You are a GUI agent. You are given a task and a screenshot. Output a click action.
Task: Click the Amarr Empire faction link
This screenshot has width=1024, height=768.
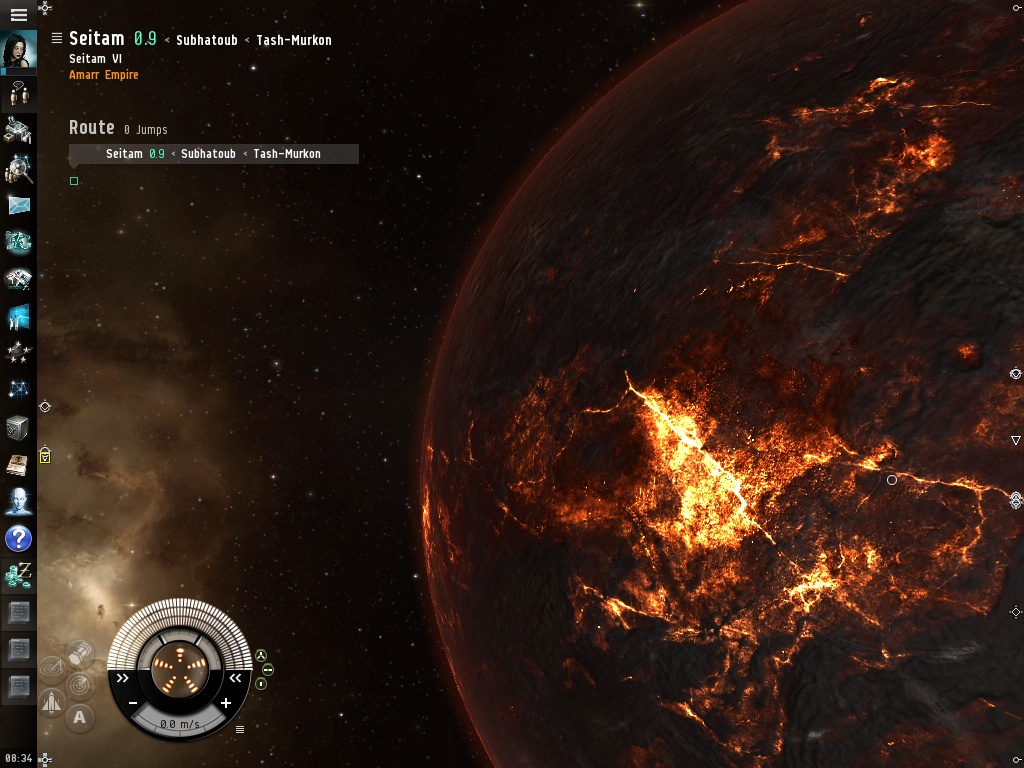pyautogui.click(x=103, y=75)
